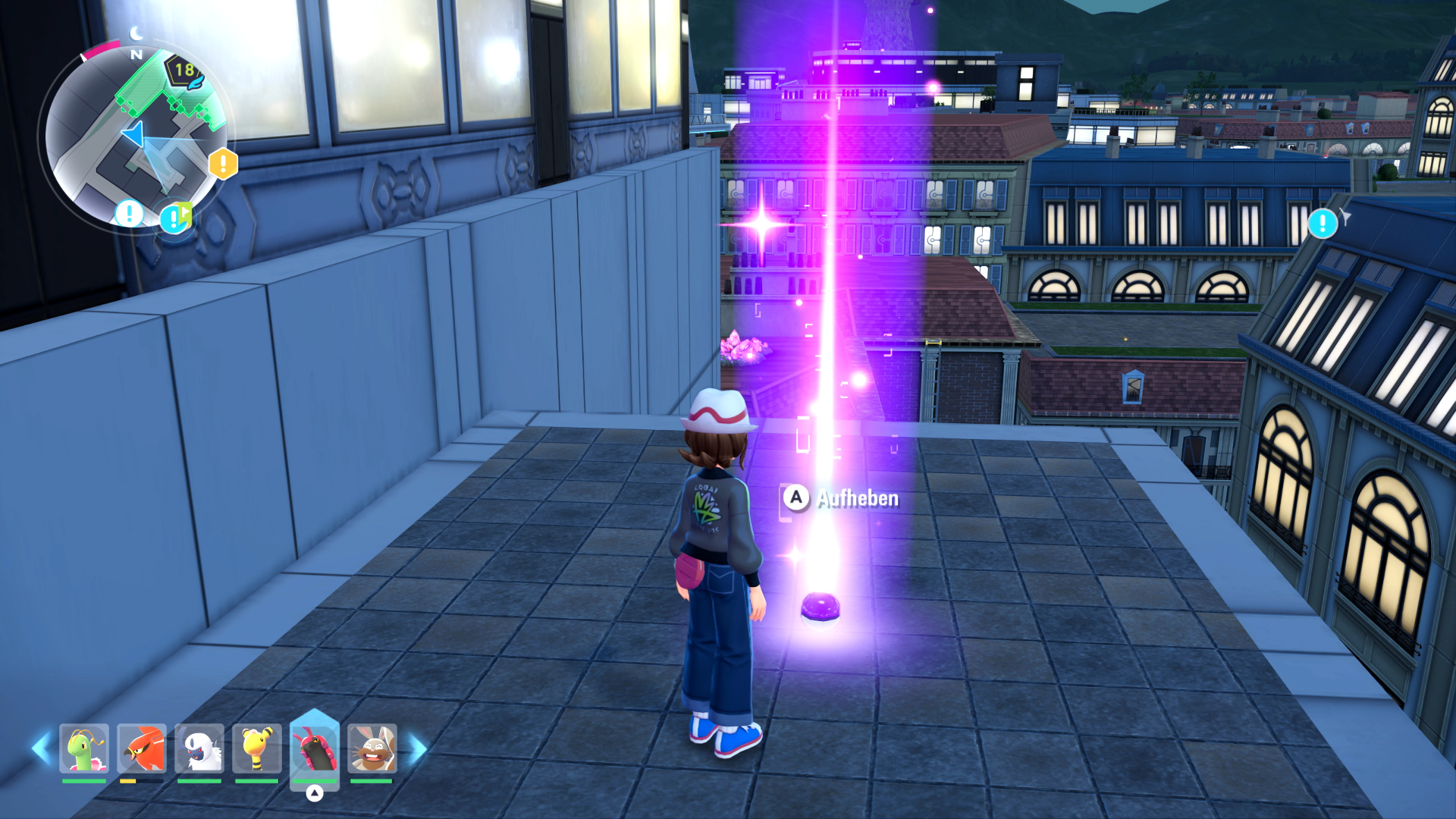Viewport: 1456px width, 819px height.
Task: Click the left arrow of the party bar
Action: pyautogui.click(x=41, y=748)
